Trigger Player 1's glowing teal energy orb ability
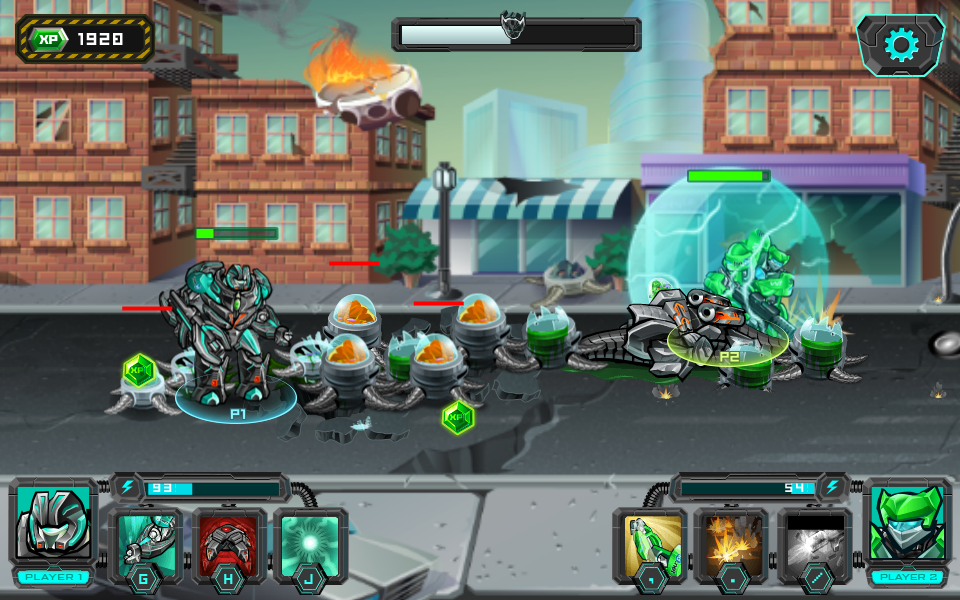The height and width of the screenshot is (600, 960). pos(311,542)
